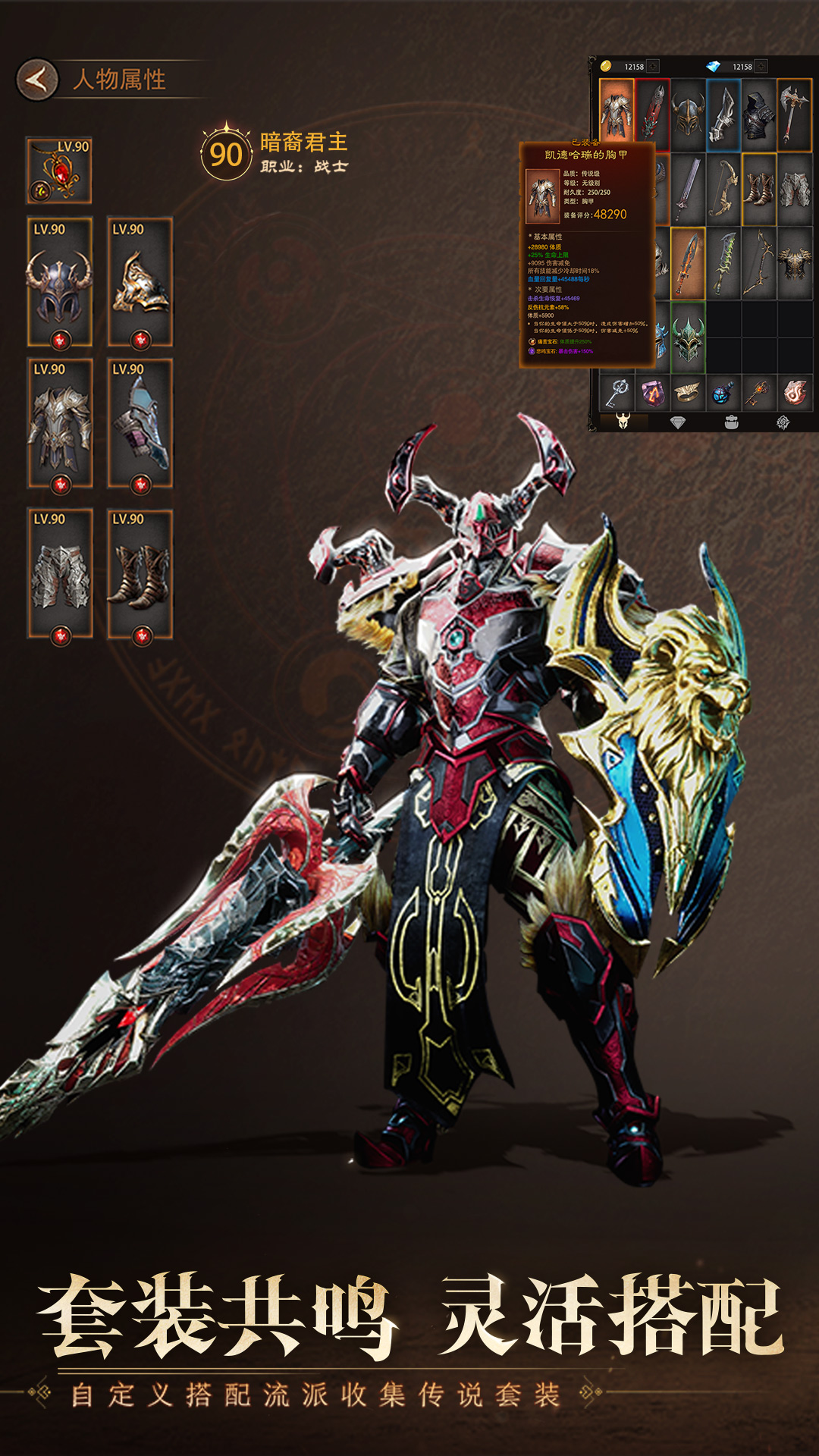819x1456 pixels.
Task: Select the equipped ruby amulet slot
Action: click(59, 171)
